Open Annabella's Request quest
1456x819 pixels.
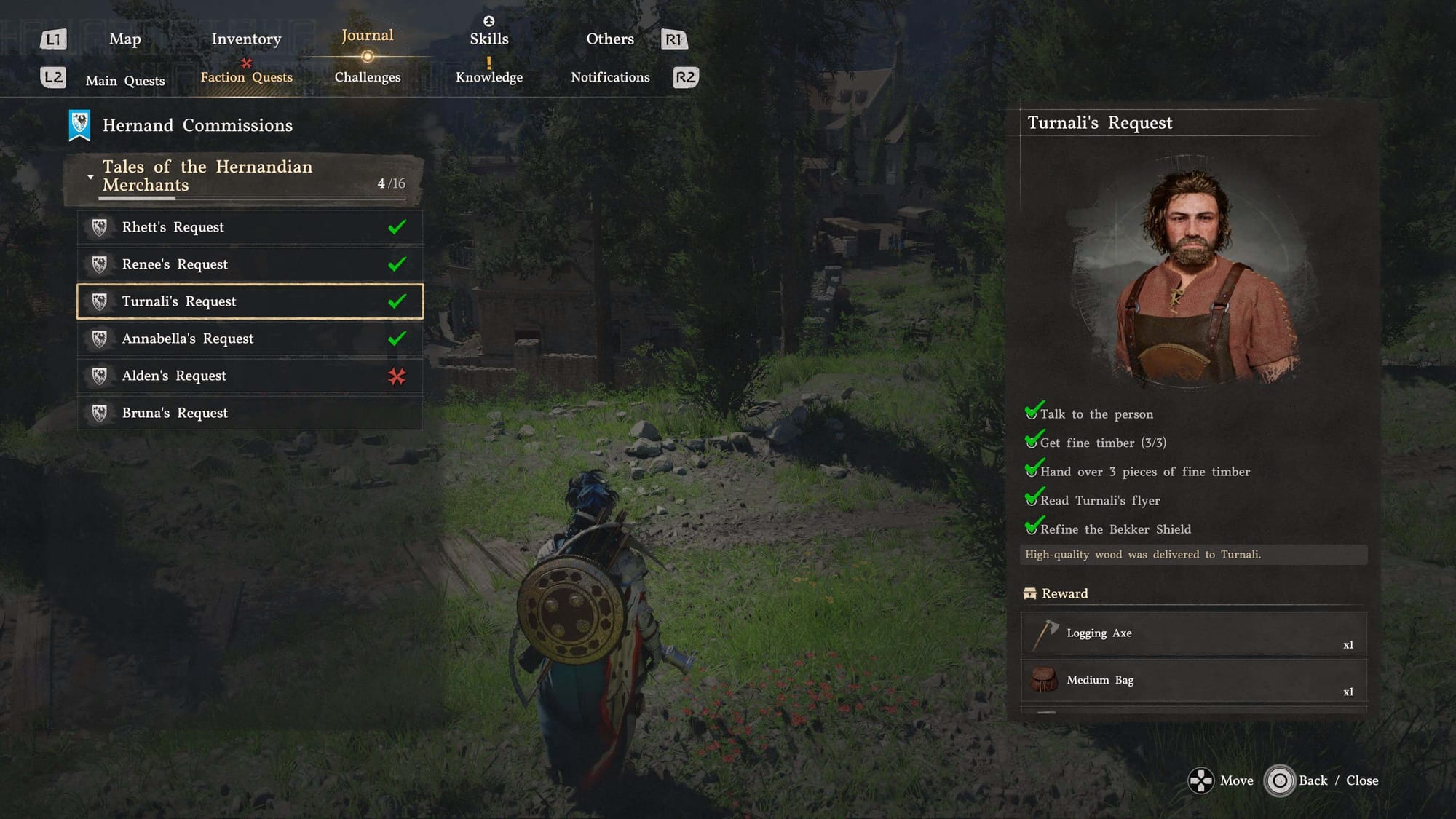click(x=250, y=339)
